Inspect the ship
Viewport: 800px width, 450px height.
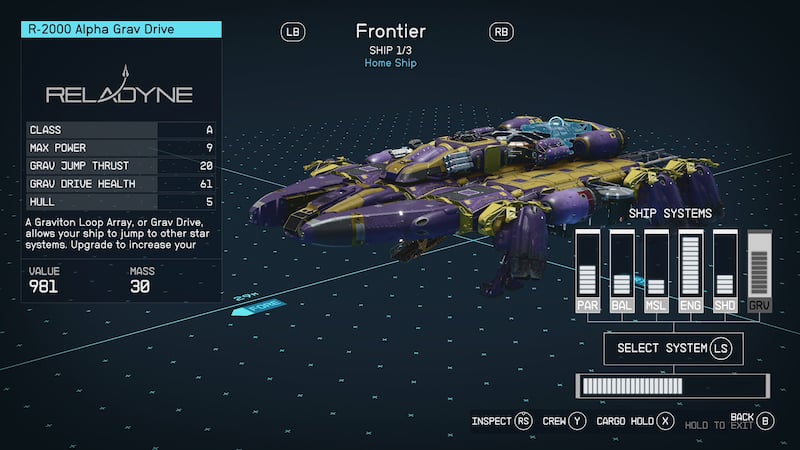(503, 422)
